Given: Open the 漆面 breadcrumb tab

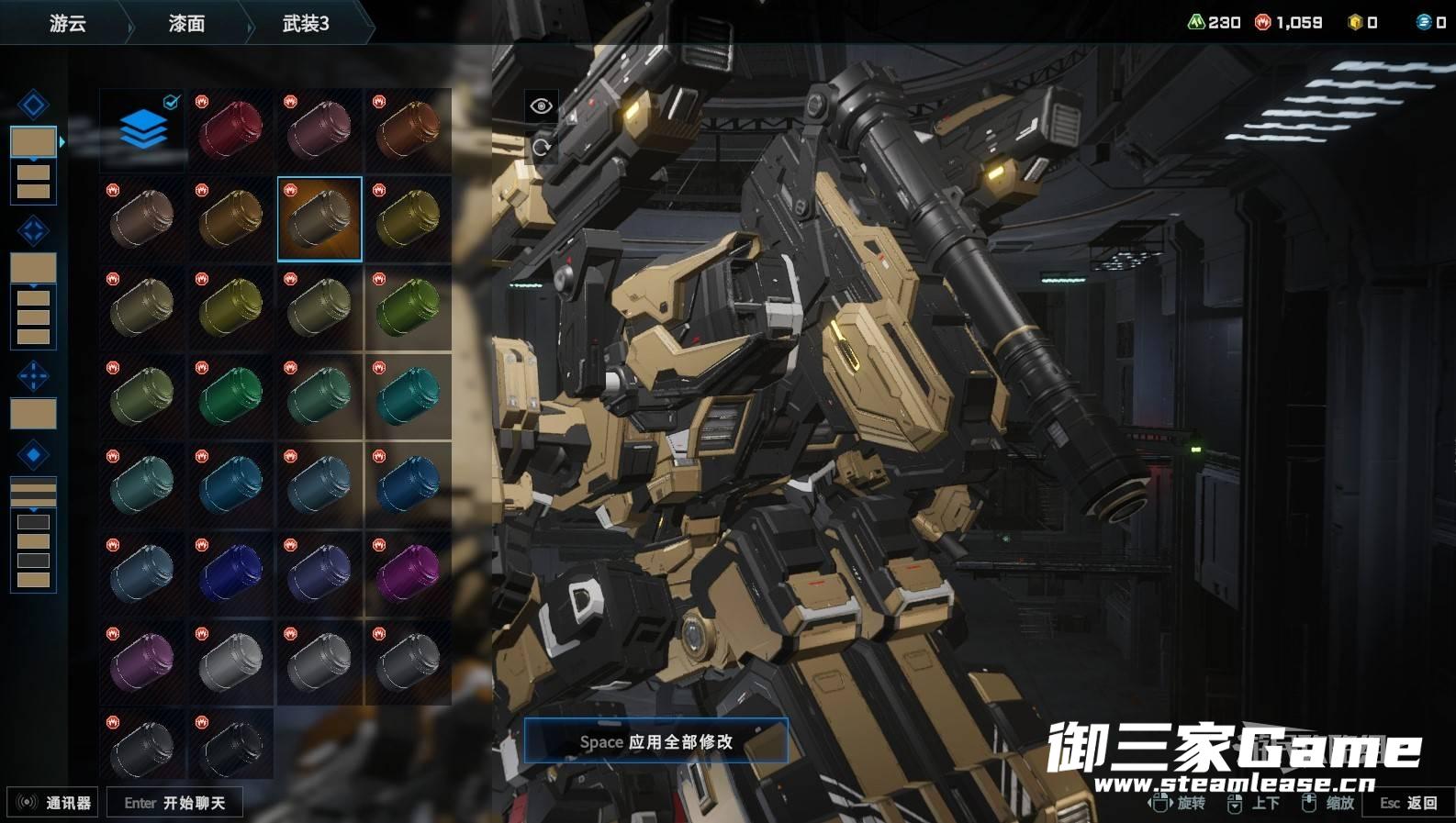Looking at the screenshot, I should tap(186, 23).
